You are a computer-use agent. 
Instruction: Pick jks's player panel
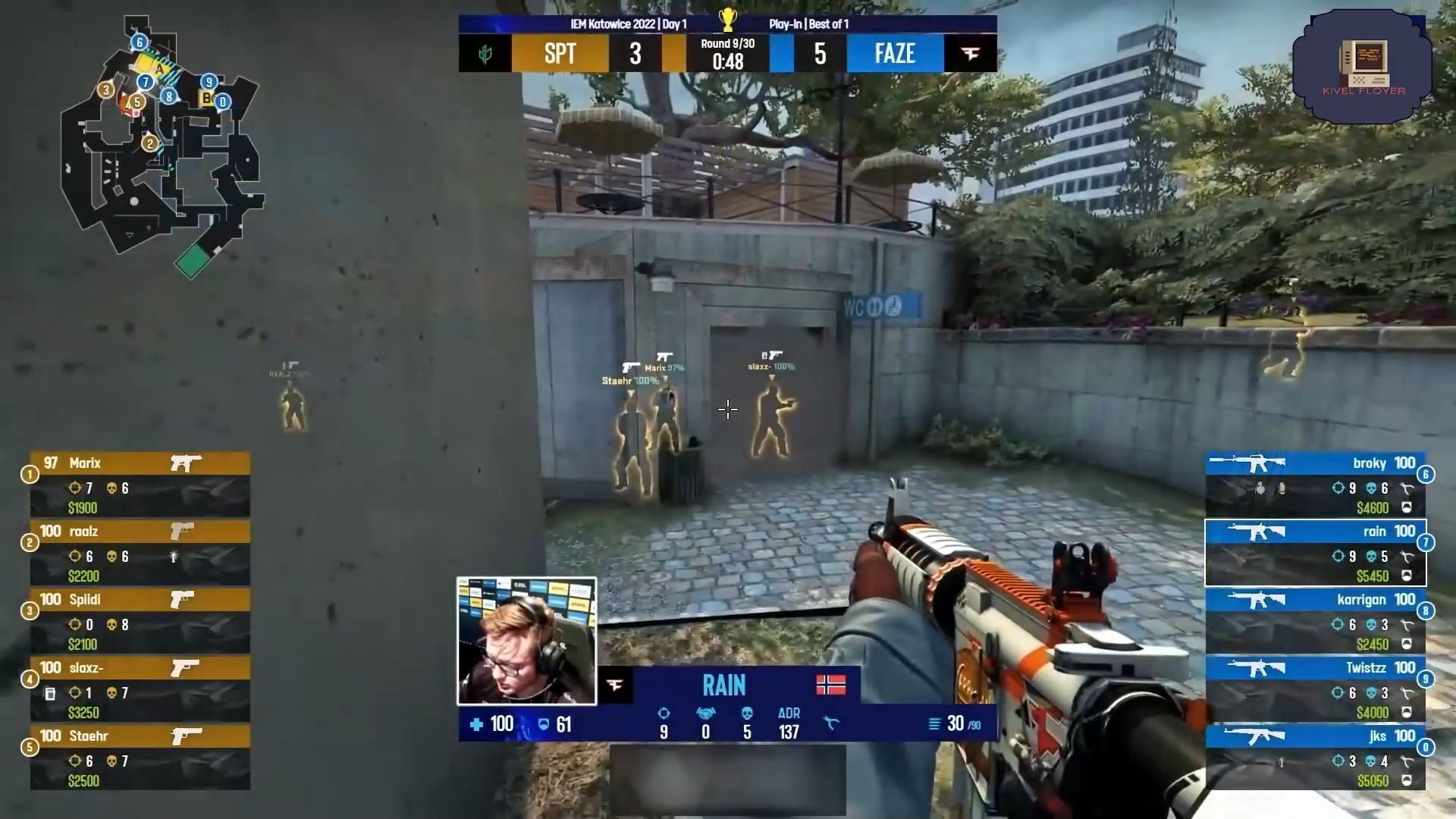(x=1315, y=757)
